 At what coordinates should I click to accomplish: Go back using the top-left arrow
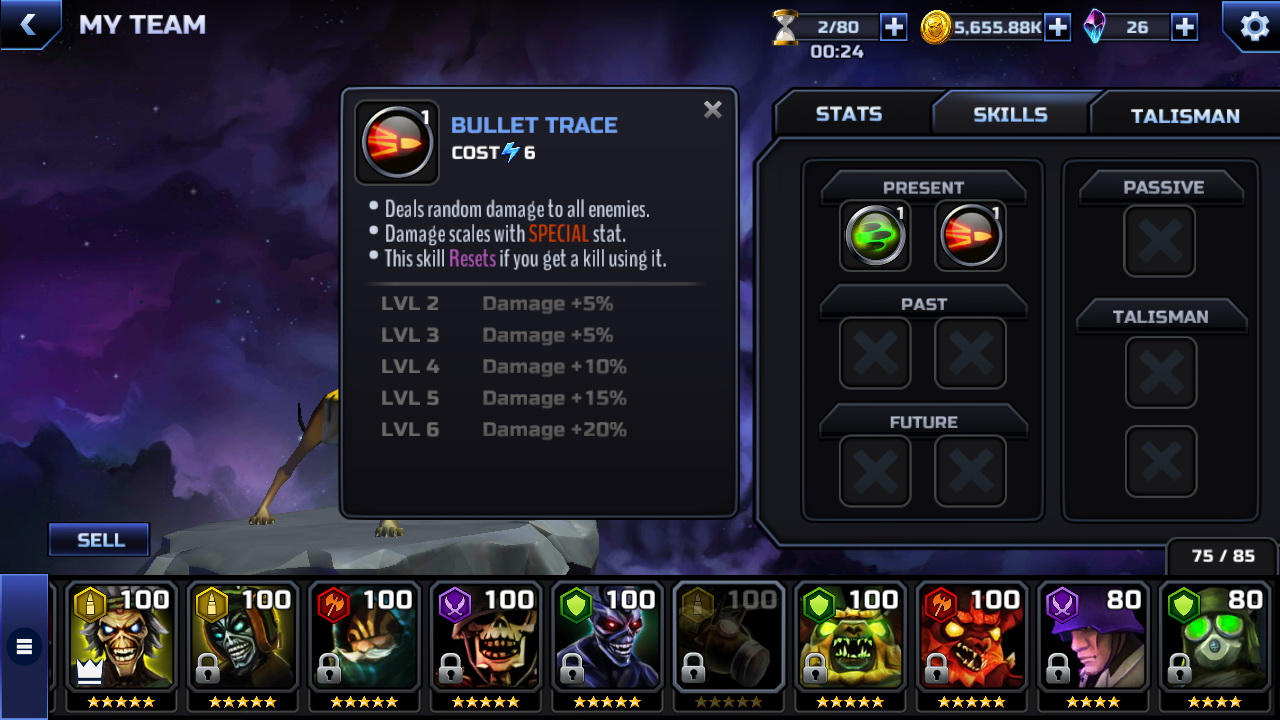[x=28, y=25]
